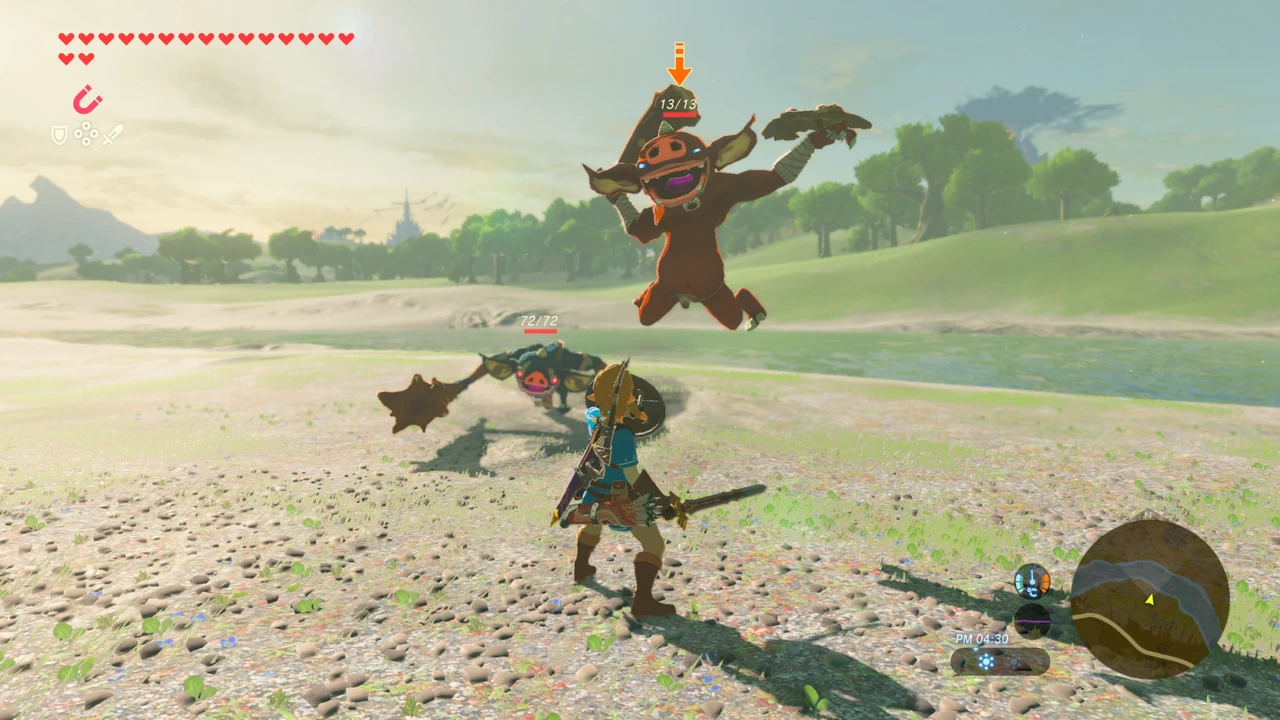The width and height of the screenshot is (1280, 720).
Task: Click the red health bar under 13/13
Action: (677, 113)
